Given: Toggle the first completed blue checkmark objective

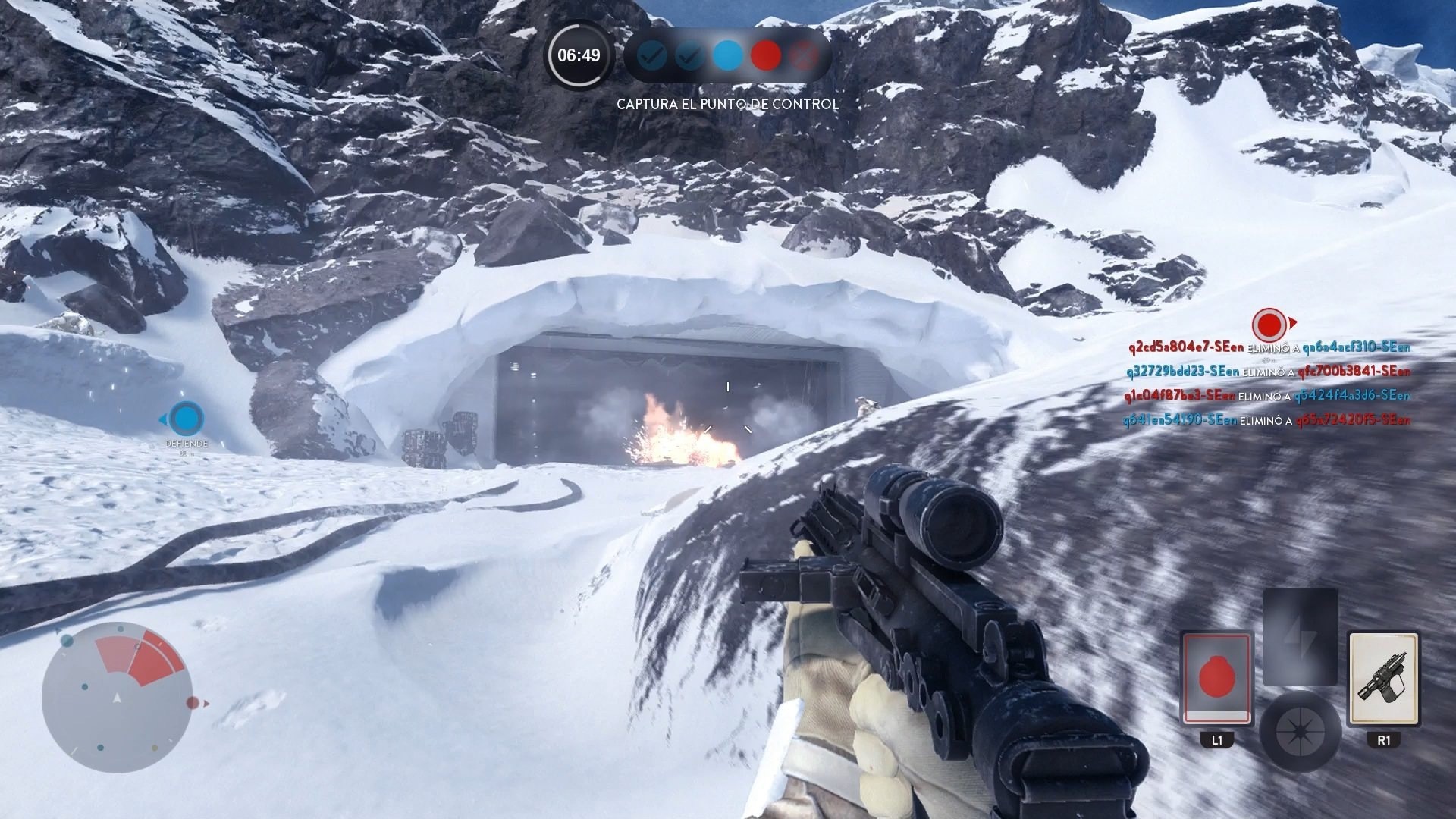Looking at the screenshot, I should click(x=651, y=55).
